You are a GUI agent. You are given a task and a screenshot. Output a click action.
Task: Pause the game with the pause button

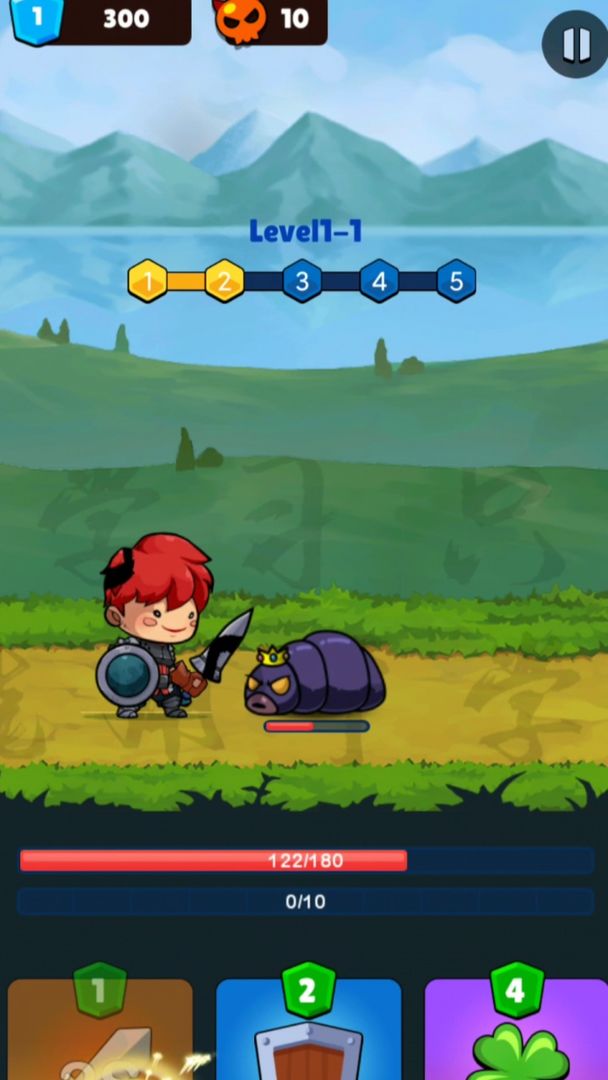(575, 44)
